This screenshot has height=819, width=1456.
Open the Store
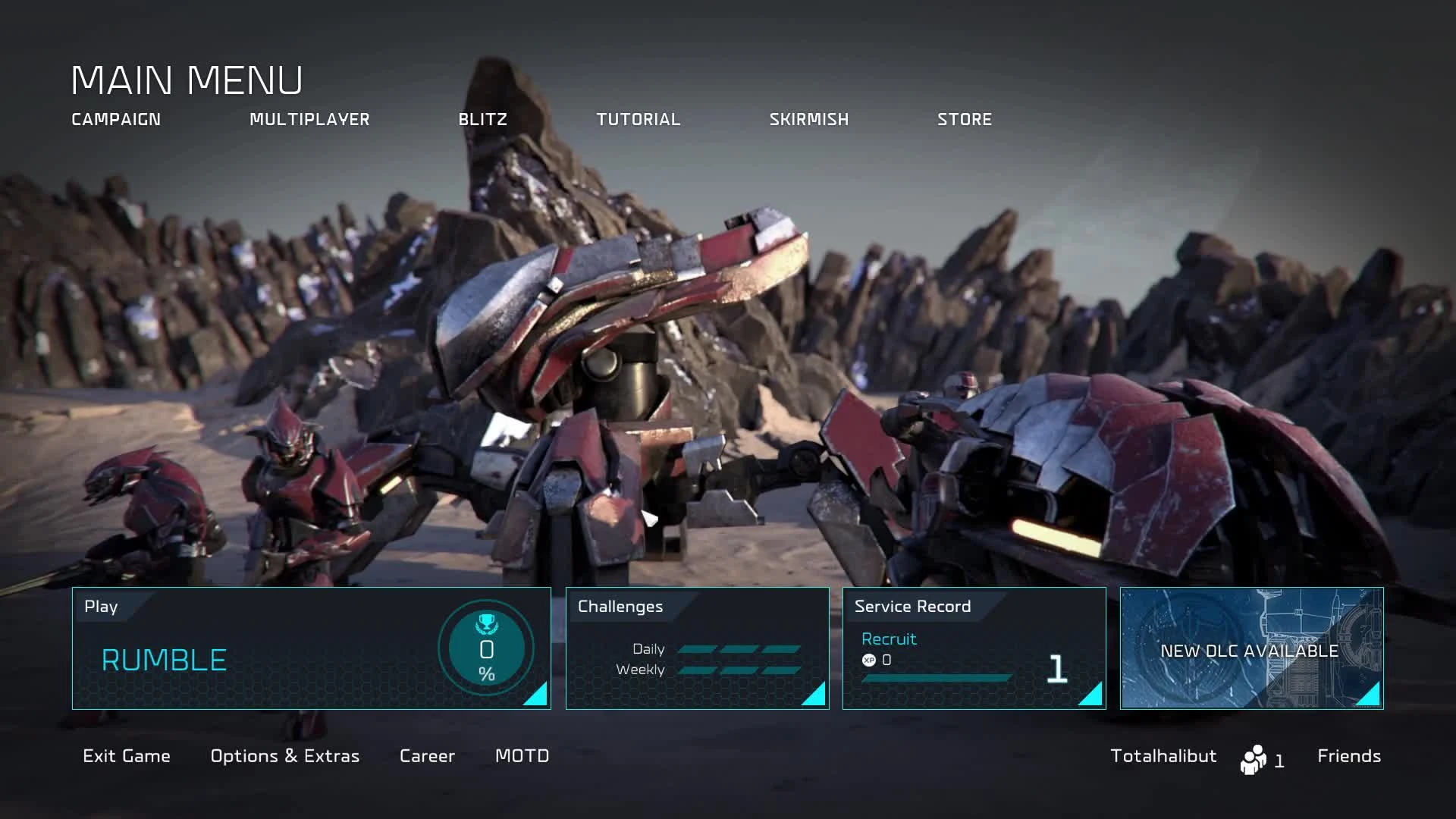965,119
